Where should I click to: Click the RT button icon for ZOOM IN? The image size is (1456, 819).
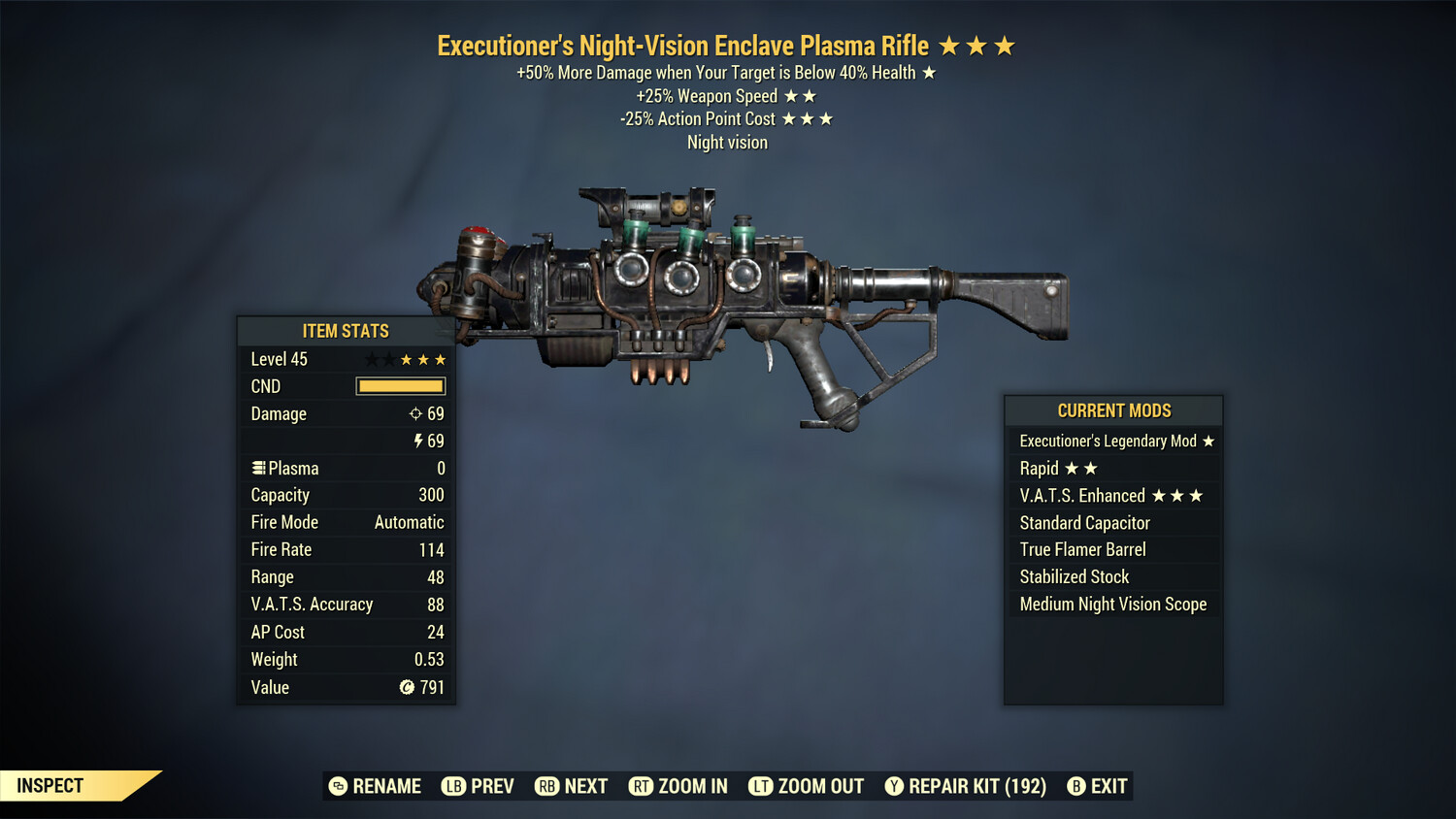642,786
